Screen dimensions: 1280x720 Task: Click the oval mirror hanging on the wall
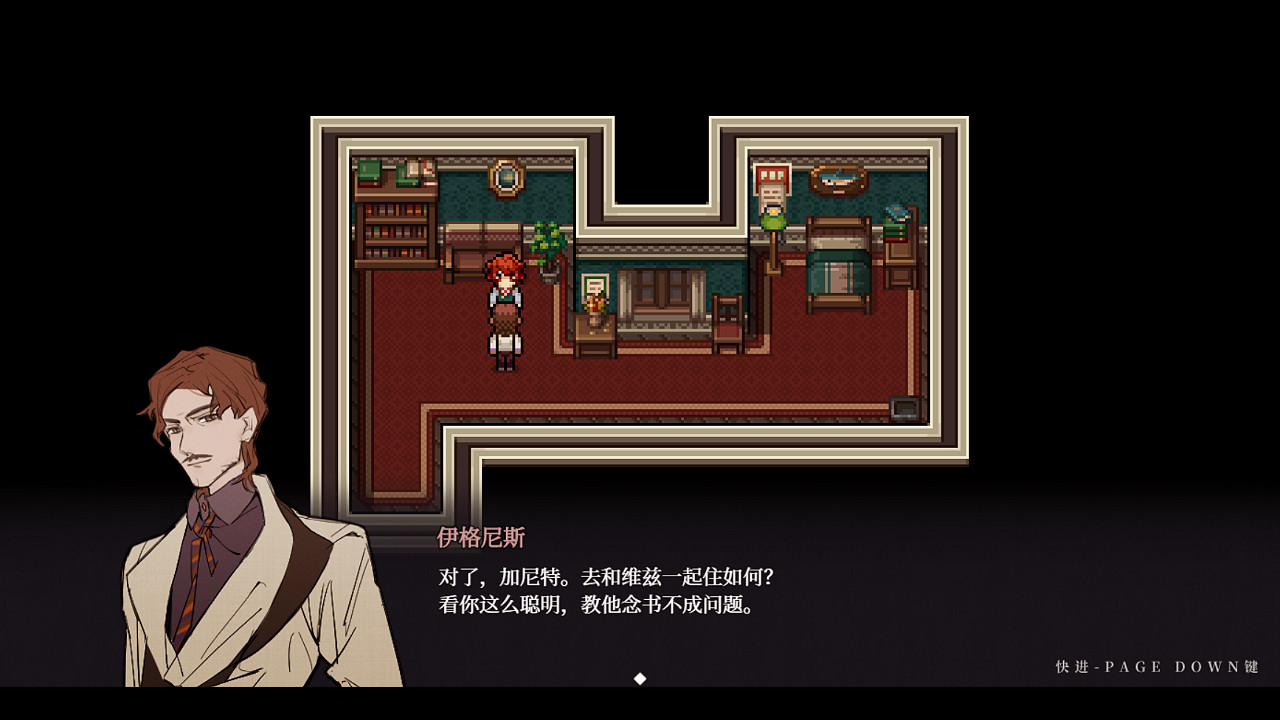(507, 178)
